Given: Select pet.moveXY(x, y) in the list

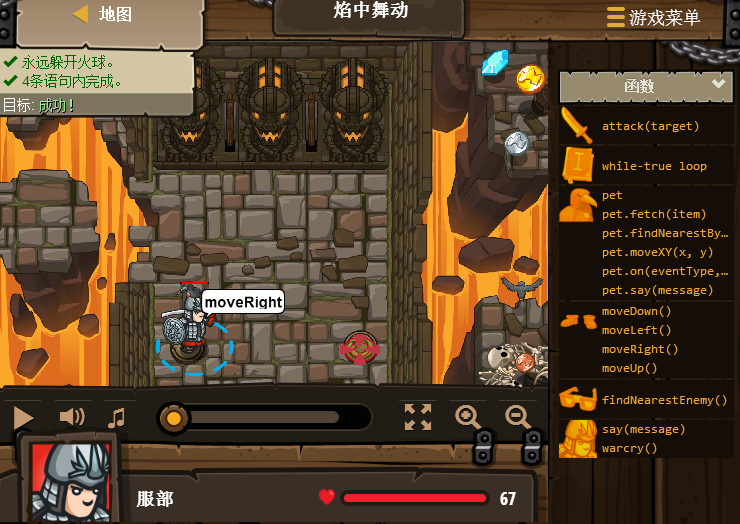Looking at the screenshot, I should pos(658,252).
